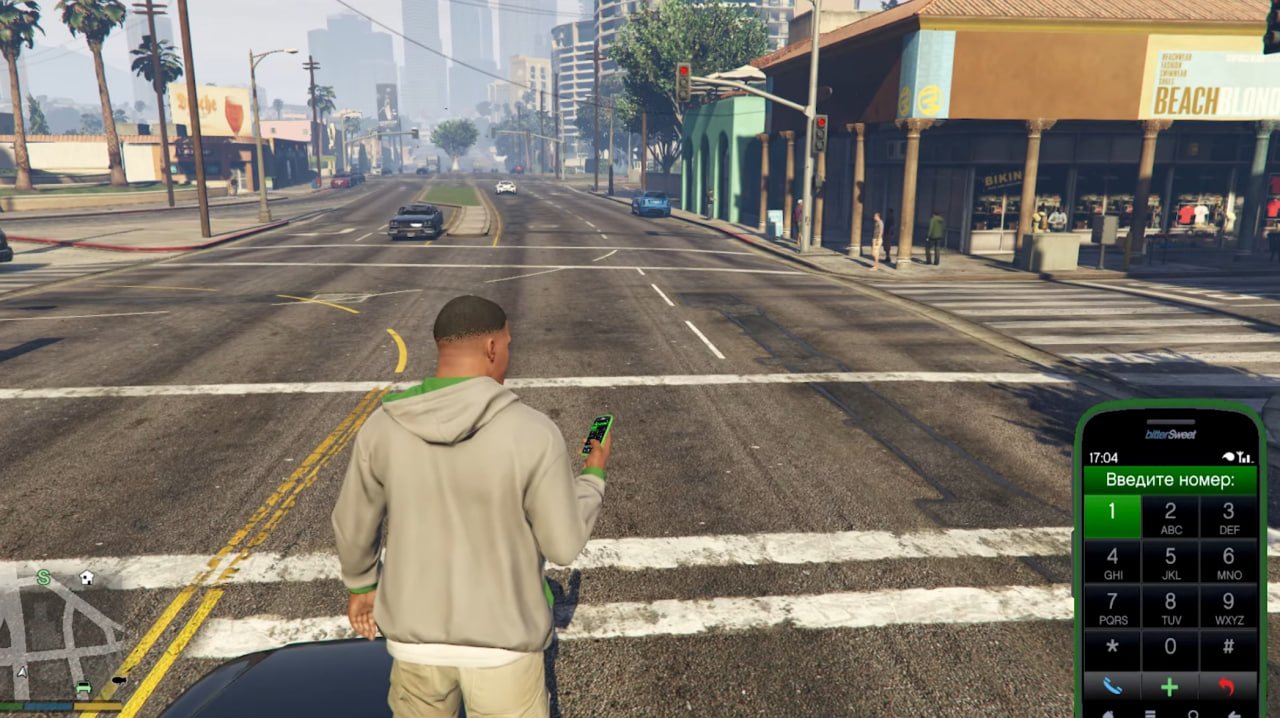Tap the asterisk key on the keypad

tap(1112, 648)
